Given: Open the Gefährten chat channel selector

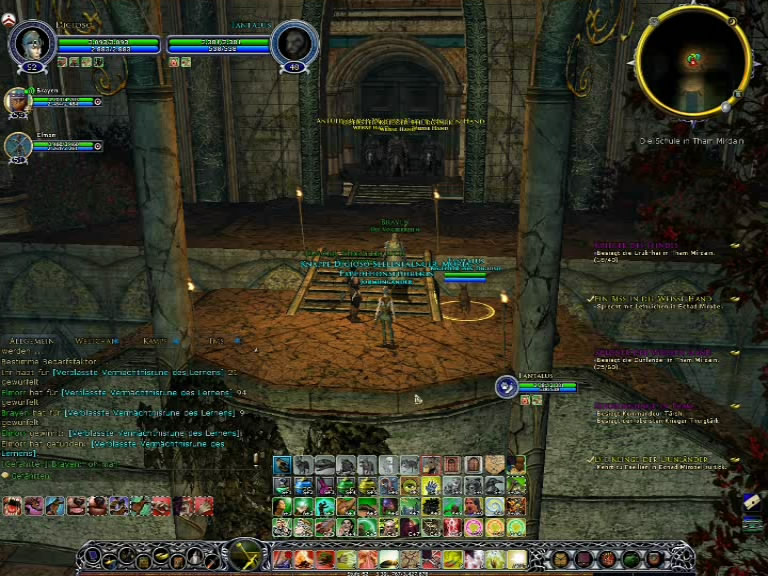Looking at the screenshot, I should pos(26,476).
